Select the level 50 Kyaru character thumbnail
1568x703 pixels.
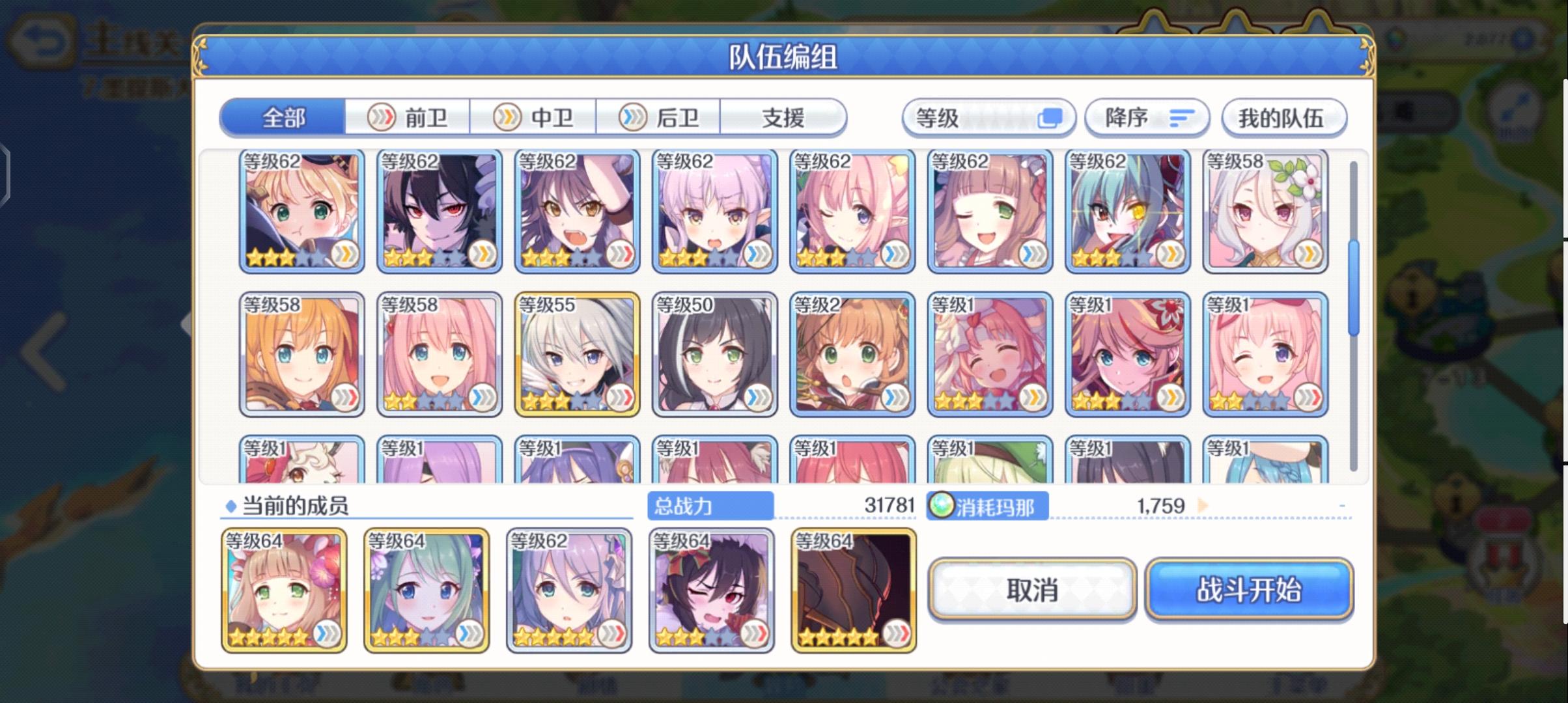[713, 351]
